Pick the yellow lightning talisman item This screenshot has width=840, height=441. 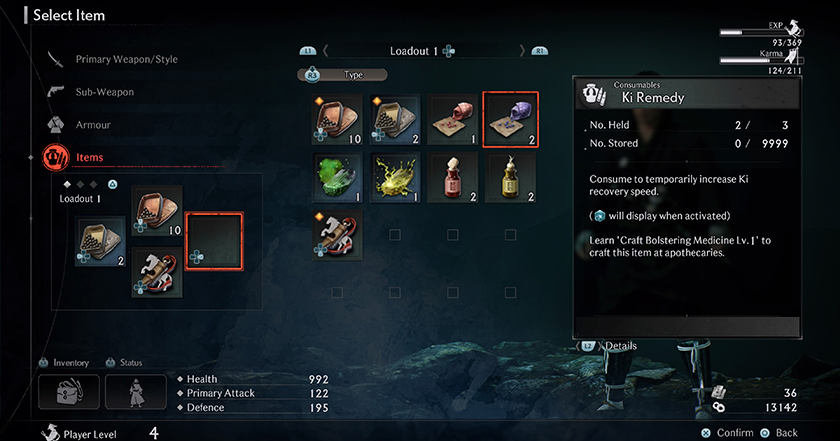point(395,176)
